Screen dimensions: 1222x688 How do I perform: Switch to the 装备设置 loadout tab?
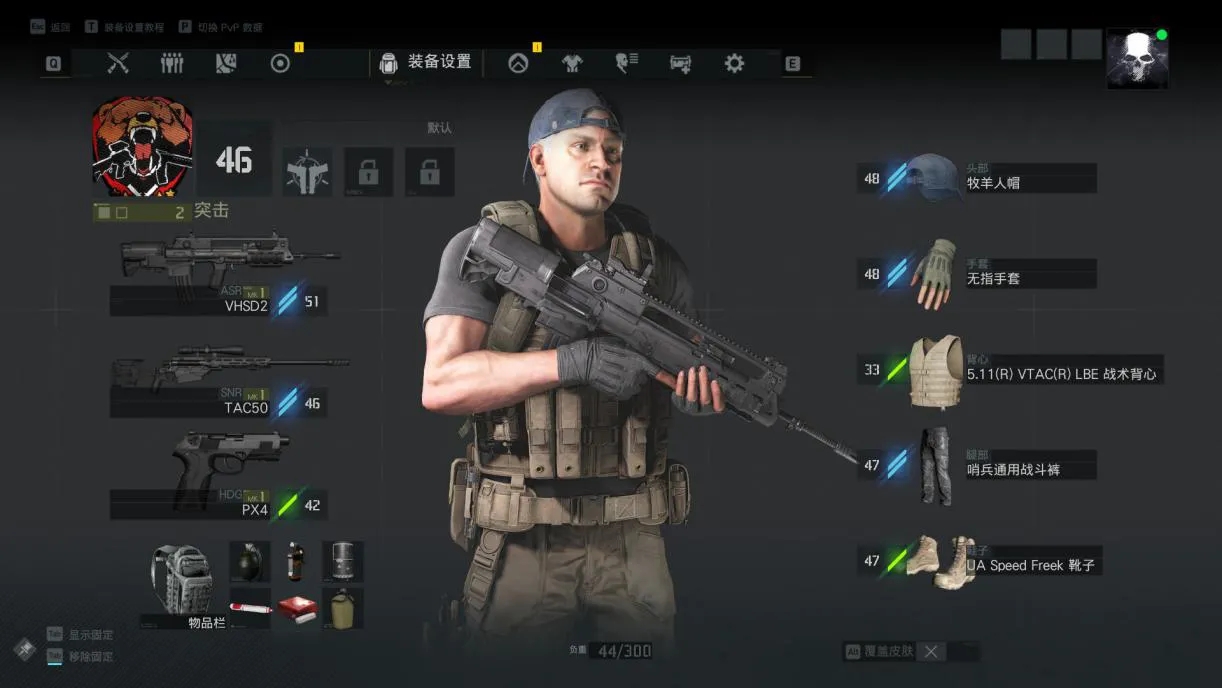click(426, 63)
